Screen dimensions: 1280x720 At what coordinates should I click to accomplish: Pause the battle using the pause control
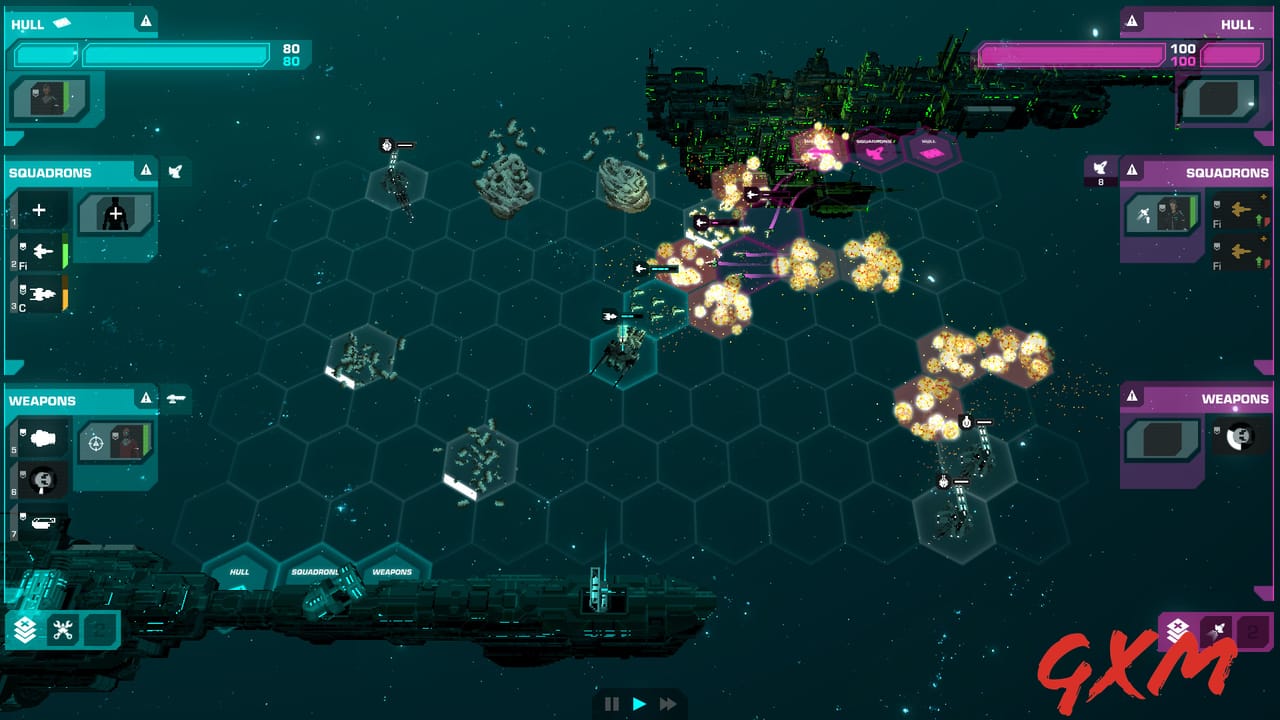612,704
